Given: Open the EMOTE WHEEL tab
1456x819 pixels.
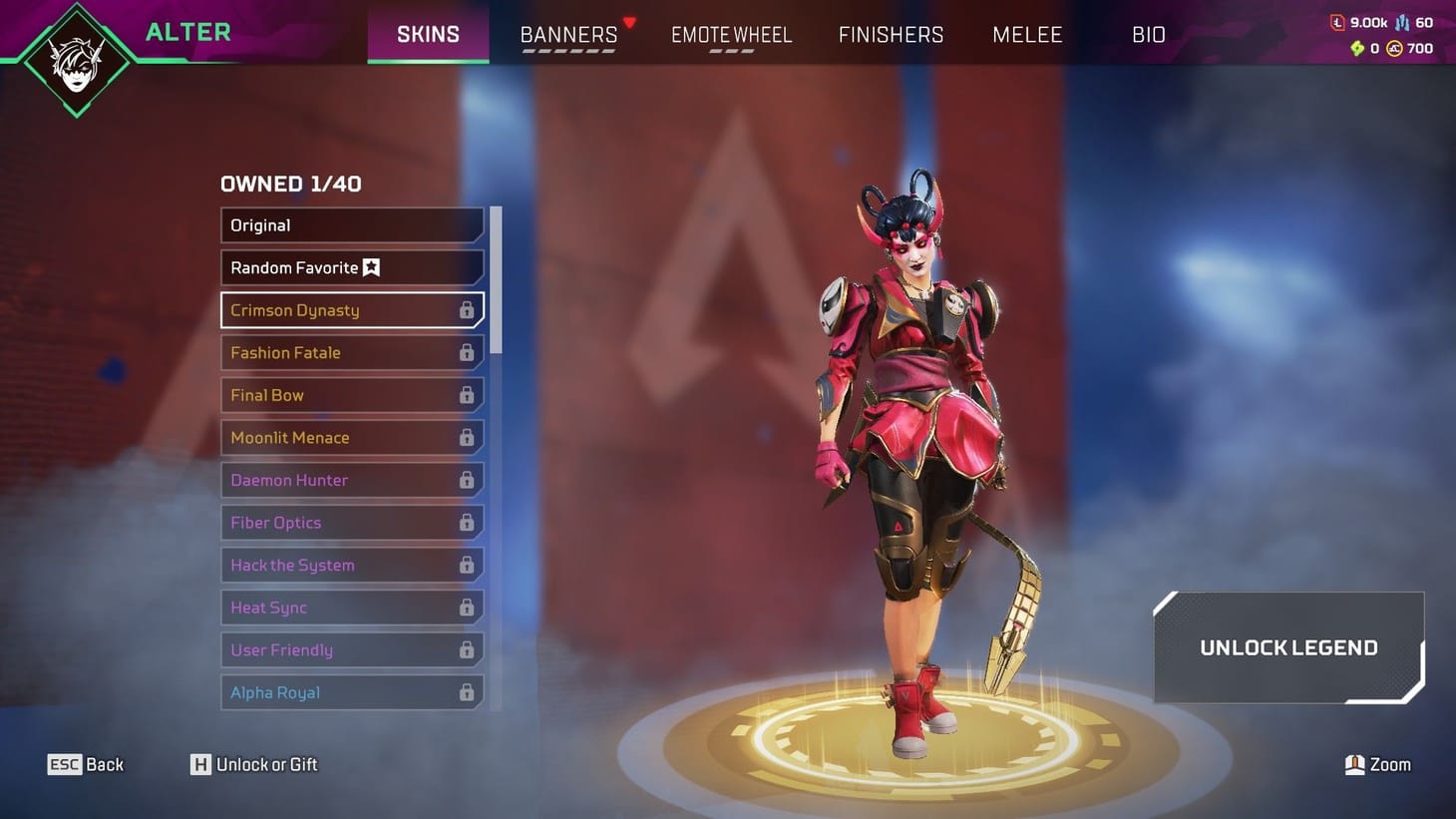Looking at the screenshot, I should point(731,34).
